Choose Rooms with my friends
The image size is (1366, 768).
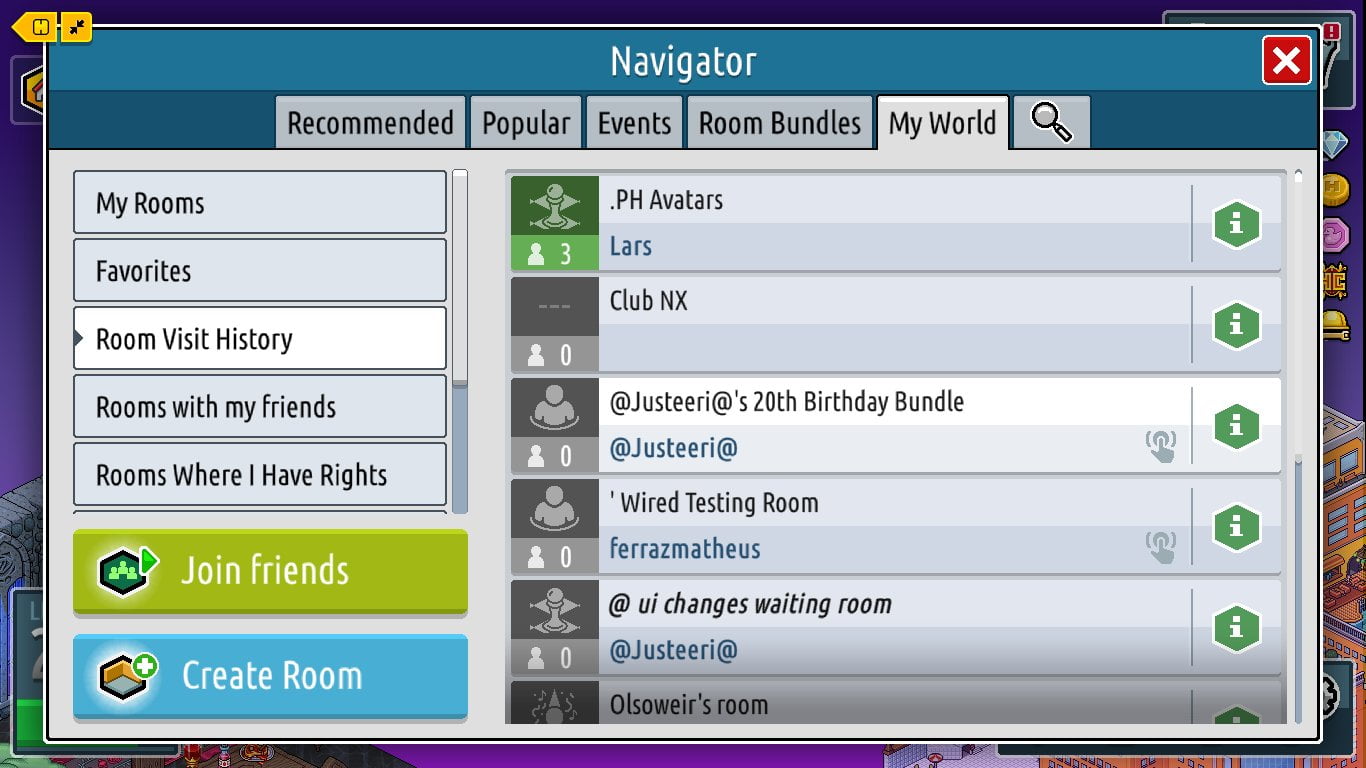[259, 407]
